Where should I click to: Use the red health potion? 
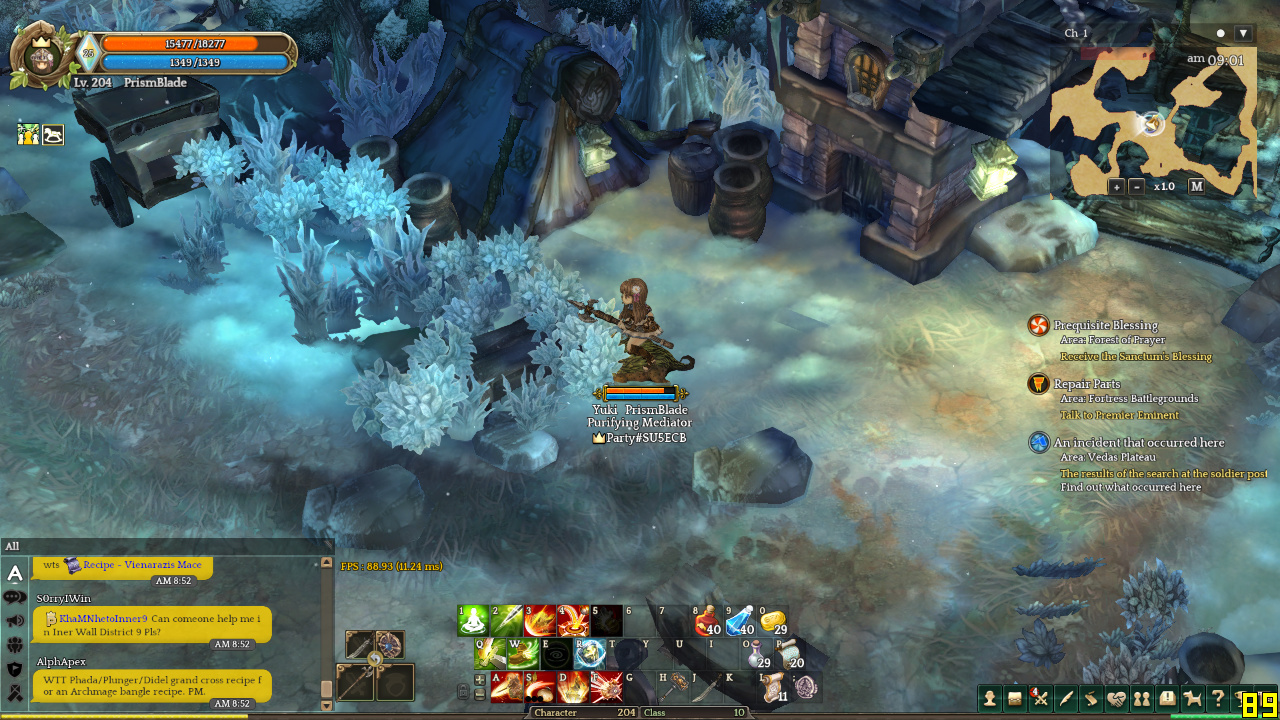point(708,621)
